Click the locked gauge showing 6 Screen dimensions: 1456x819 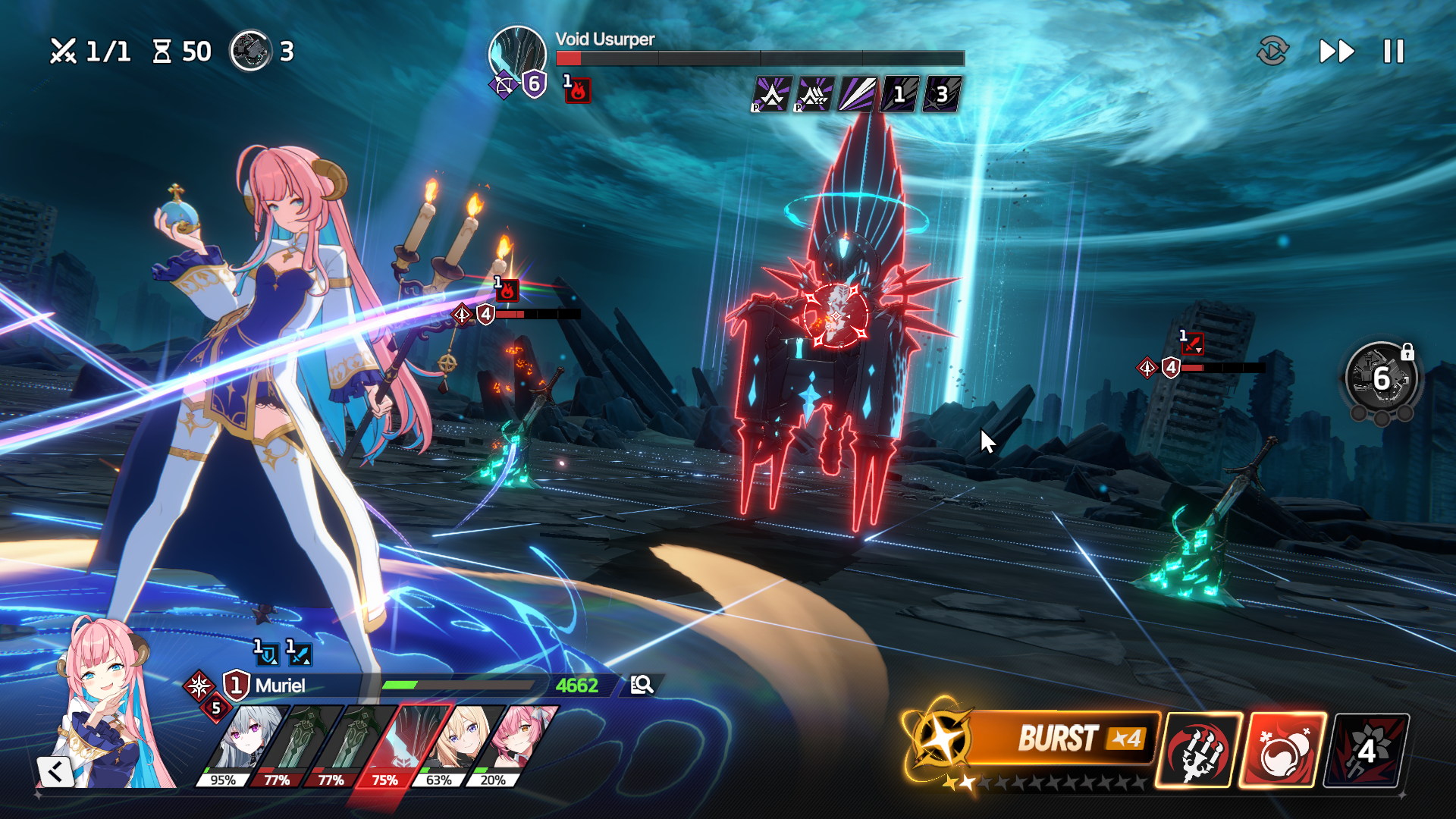tap(1382, 378)
